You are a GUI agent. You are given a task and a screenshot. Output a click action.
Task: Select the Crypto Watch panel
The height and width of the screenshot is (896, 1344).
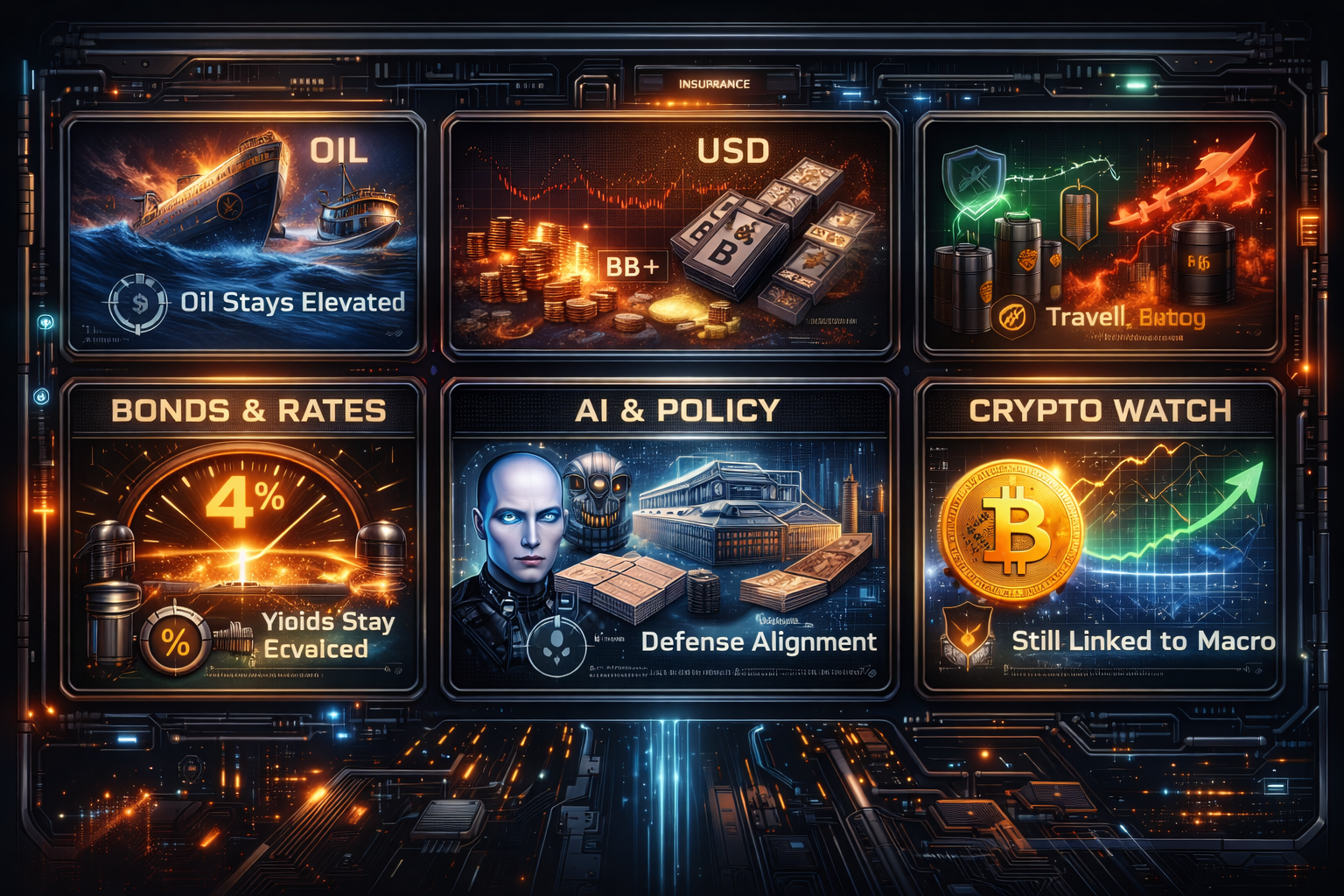point(1099,535)
